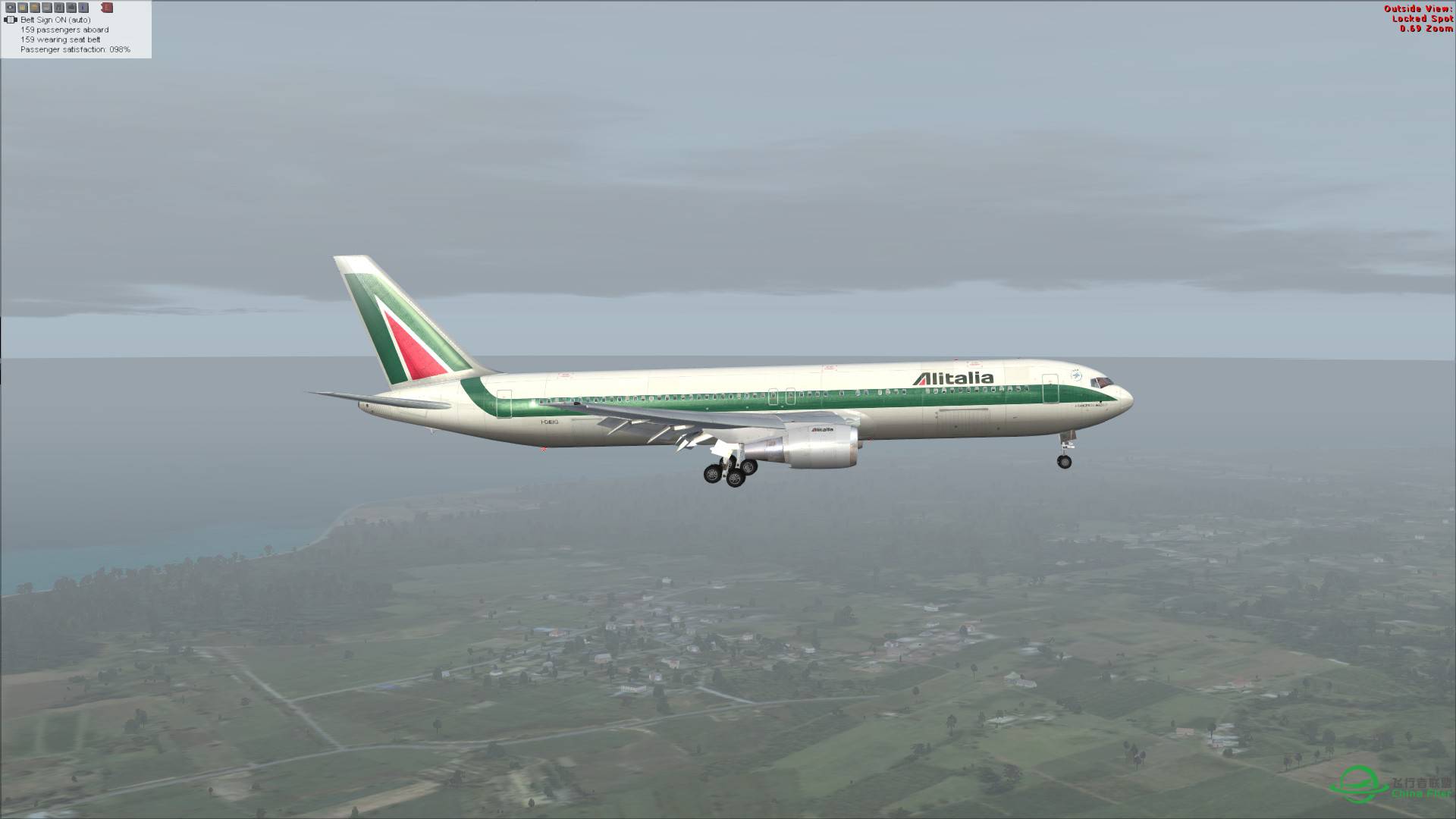This screenshot has height=819, width=1456.
Task: Open the binoculars icon in the FSPassengers toolbar
Action: pos(59,8)
